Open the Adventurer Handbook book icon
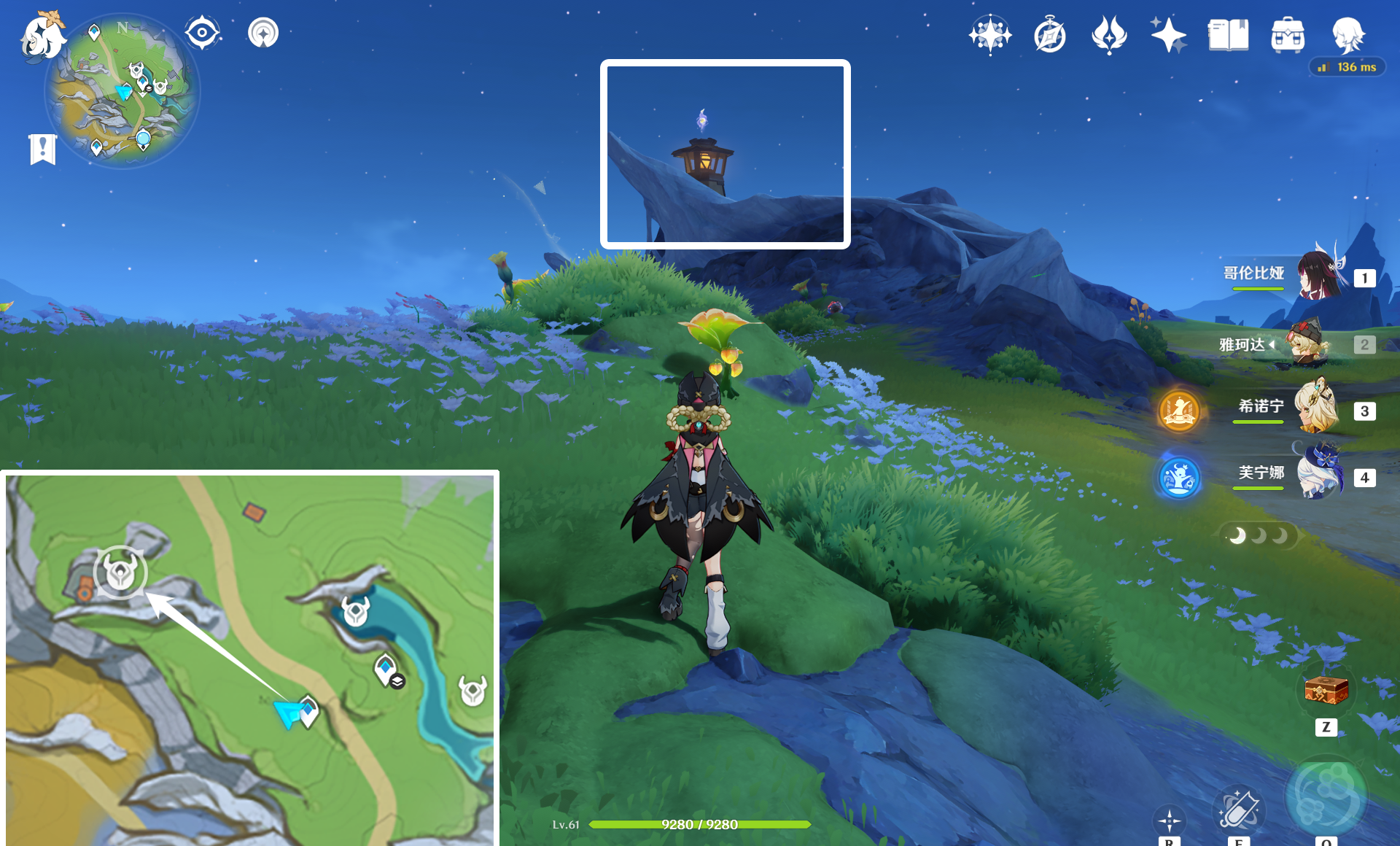This screenshot has width=1400, height=846. 1228,34
